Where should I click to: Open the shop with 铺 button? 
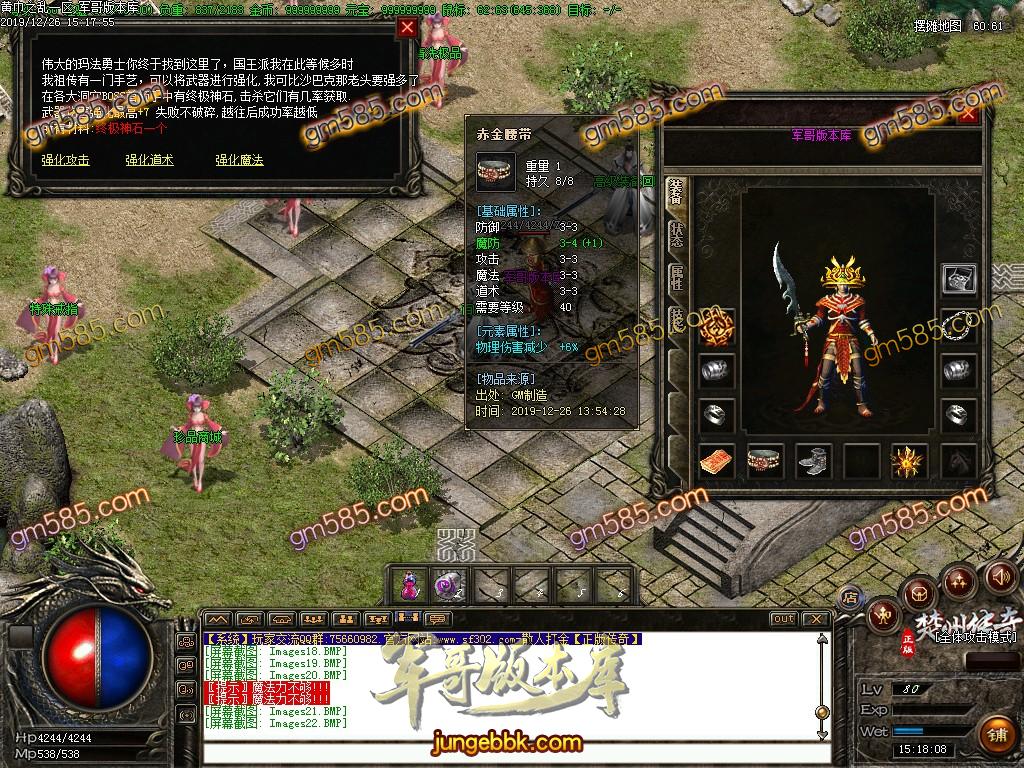coord(994,733)
